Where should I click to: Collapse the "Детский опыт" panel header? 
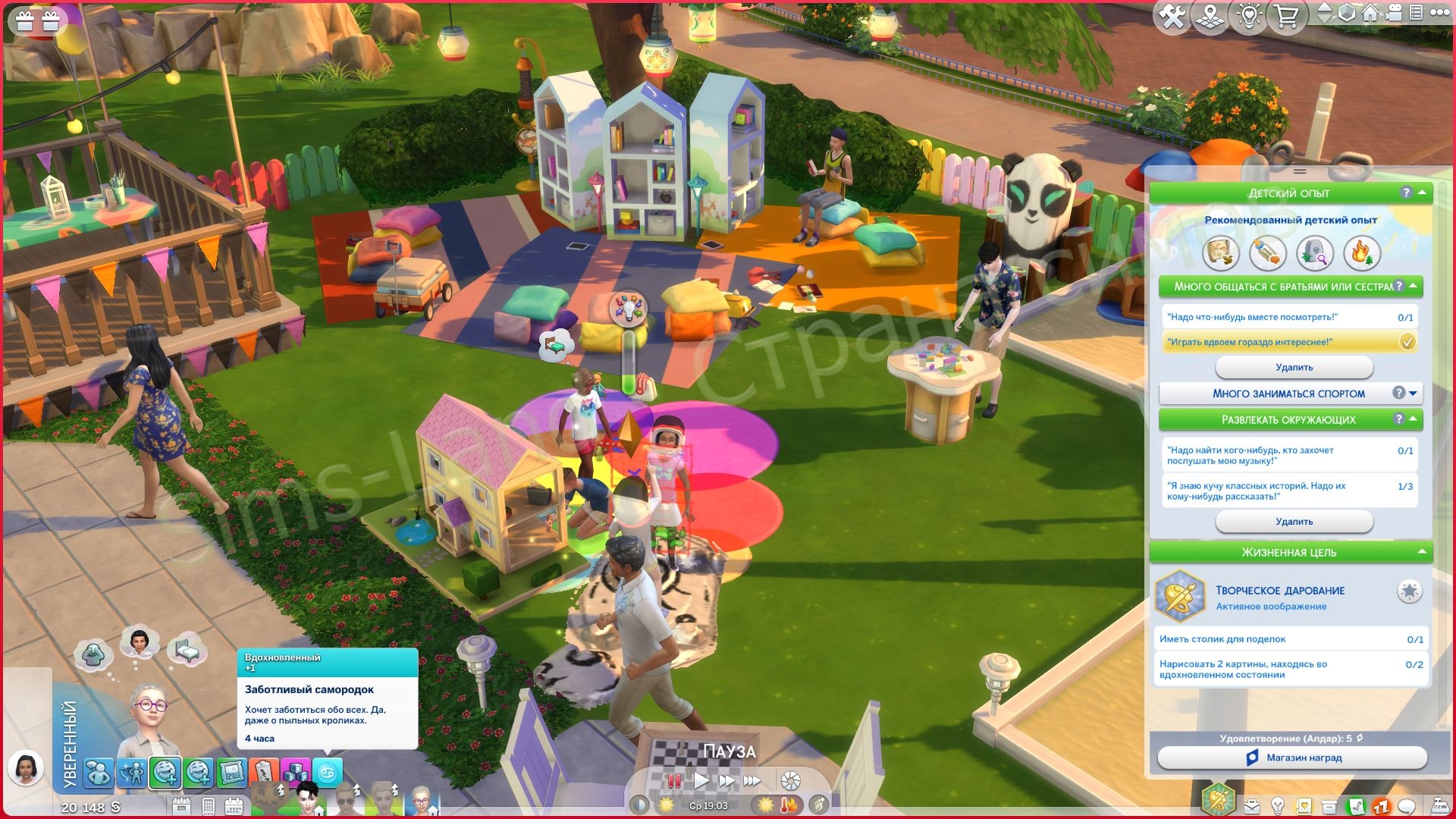click(1422, 193)
